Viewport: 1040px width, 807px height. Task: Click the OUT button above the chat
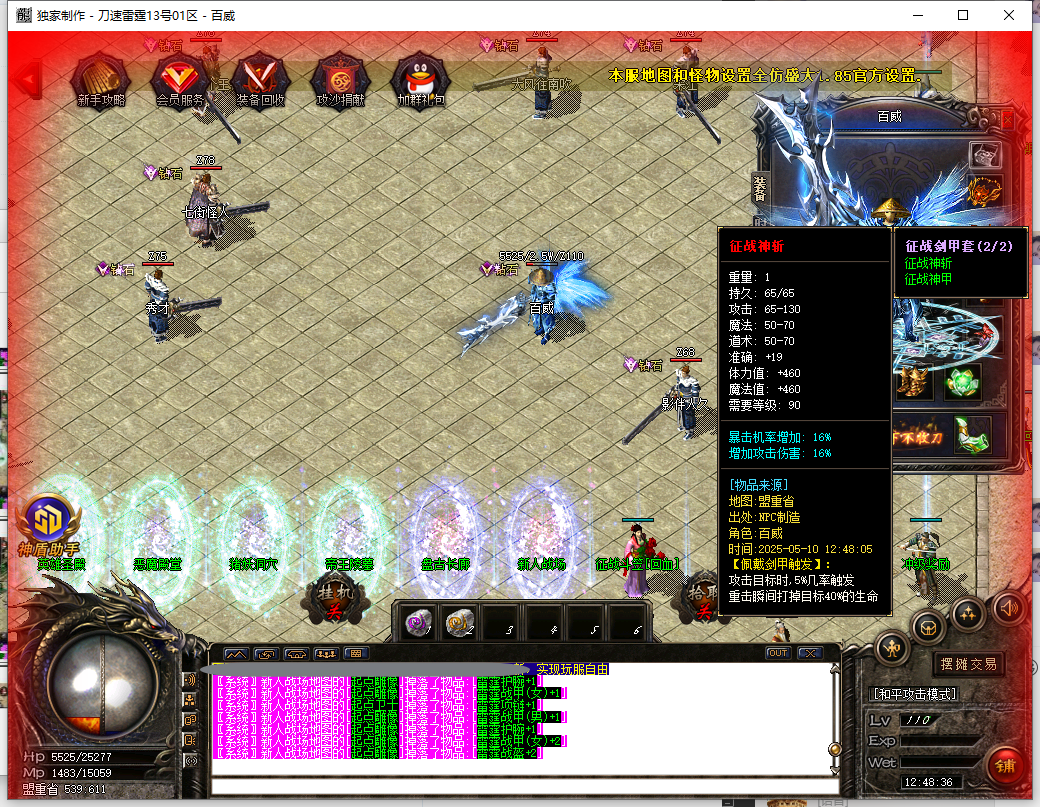click(777, 653)
